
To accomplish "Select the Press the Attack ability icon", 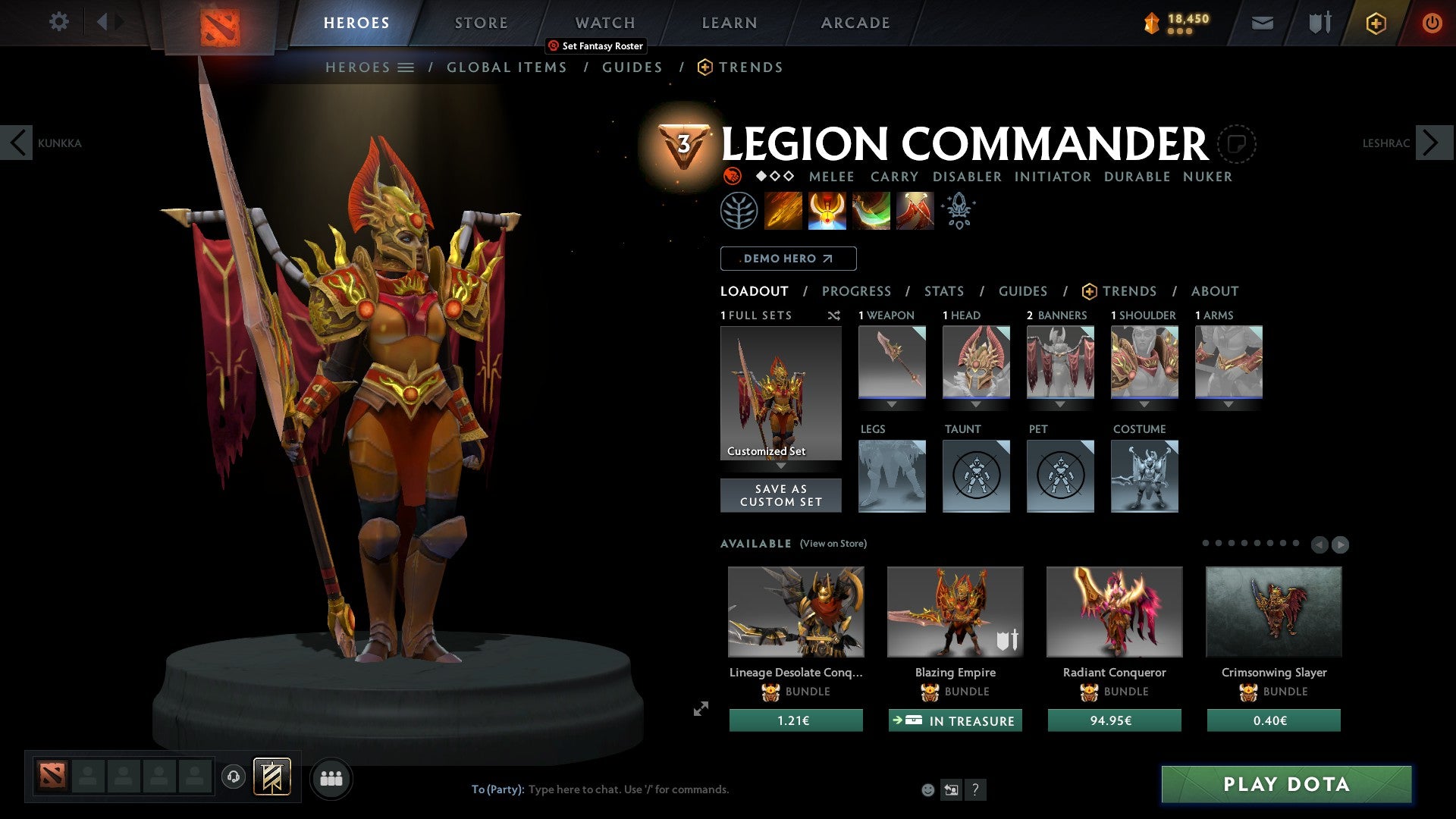I will pyautogui.click(x=825, y=210).
